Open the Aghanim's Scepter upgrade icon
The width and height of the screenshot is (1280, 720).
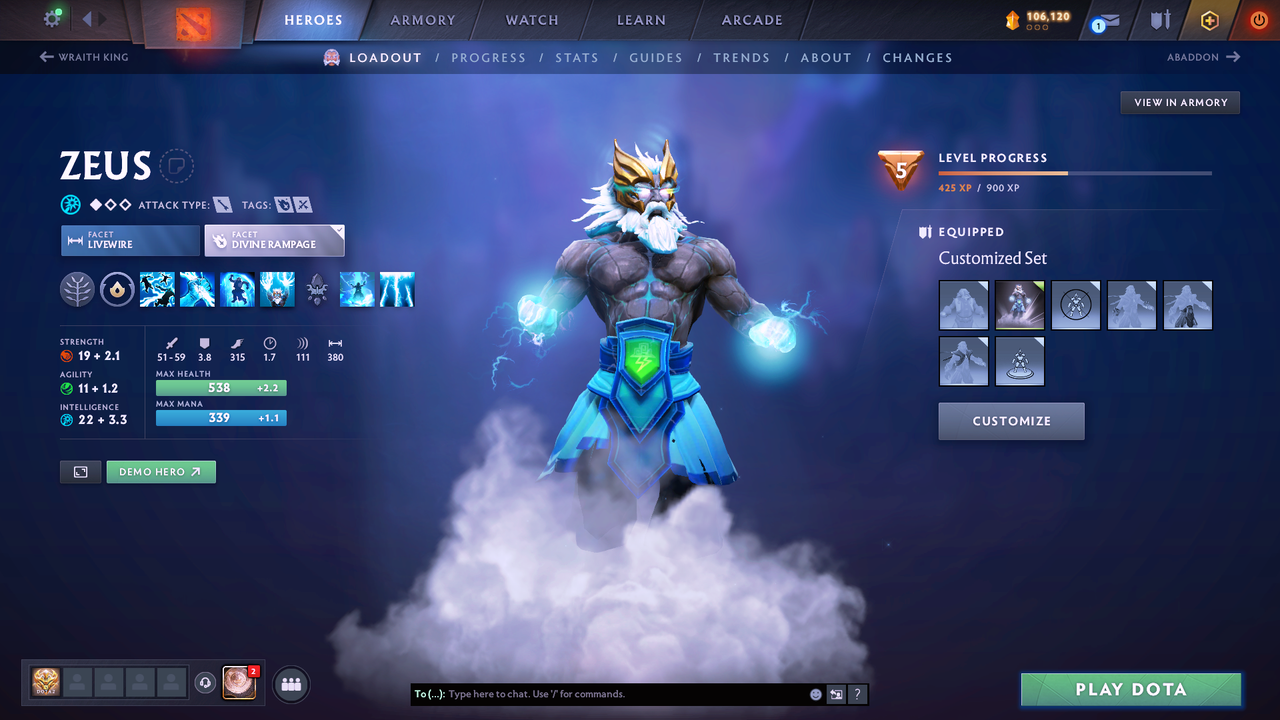tap(117, 289)
